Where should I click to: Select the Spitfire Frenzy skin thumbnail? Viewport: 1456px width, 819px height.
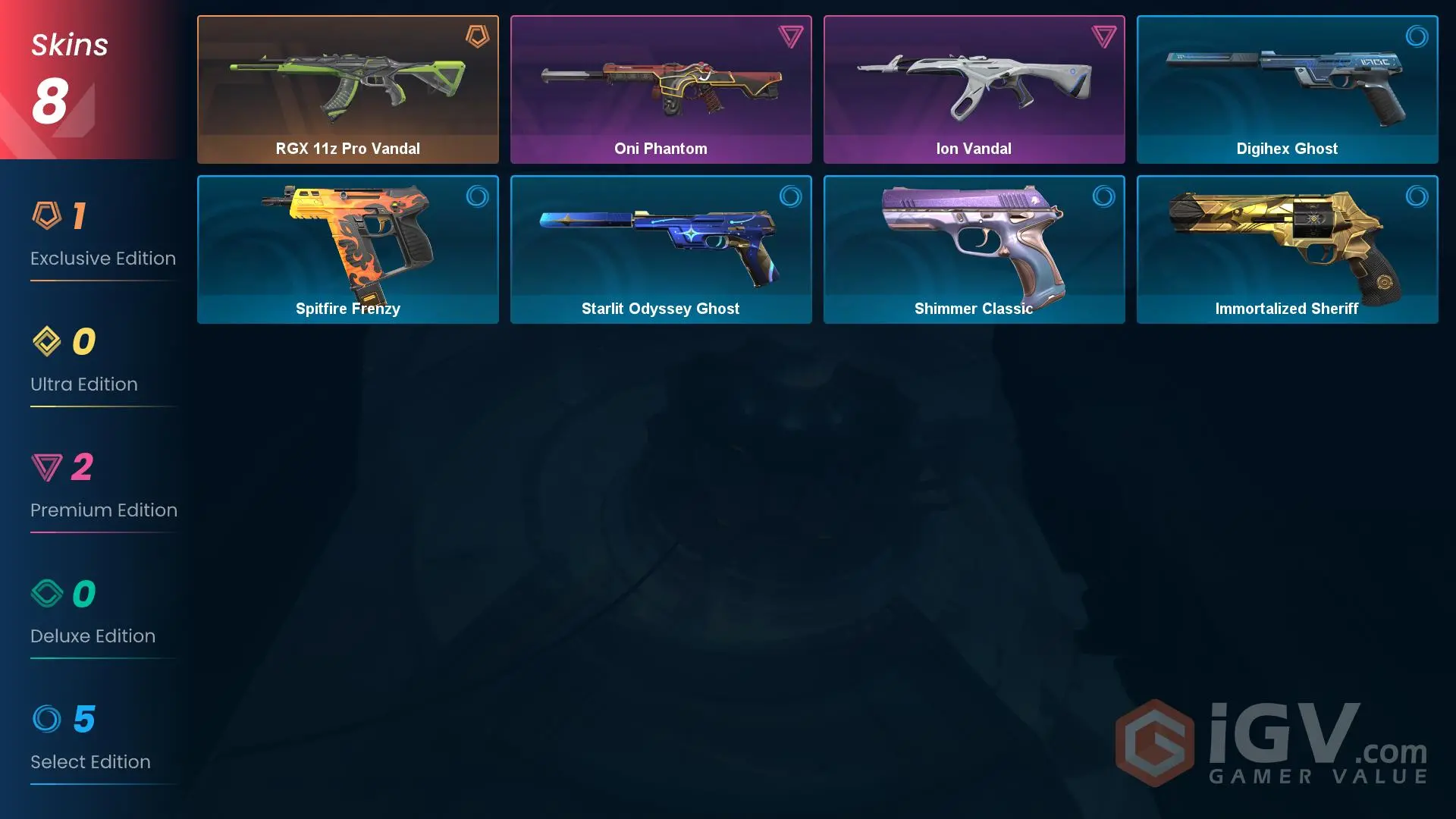tap(348, 249)
